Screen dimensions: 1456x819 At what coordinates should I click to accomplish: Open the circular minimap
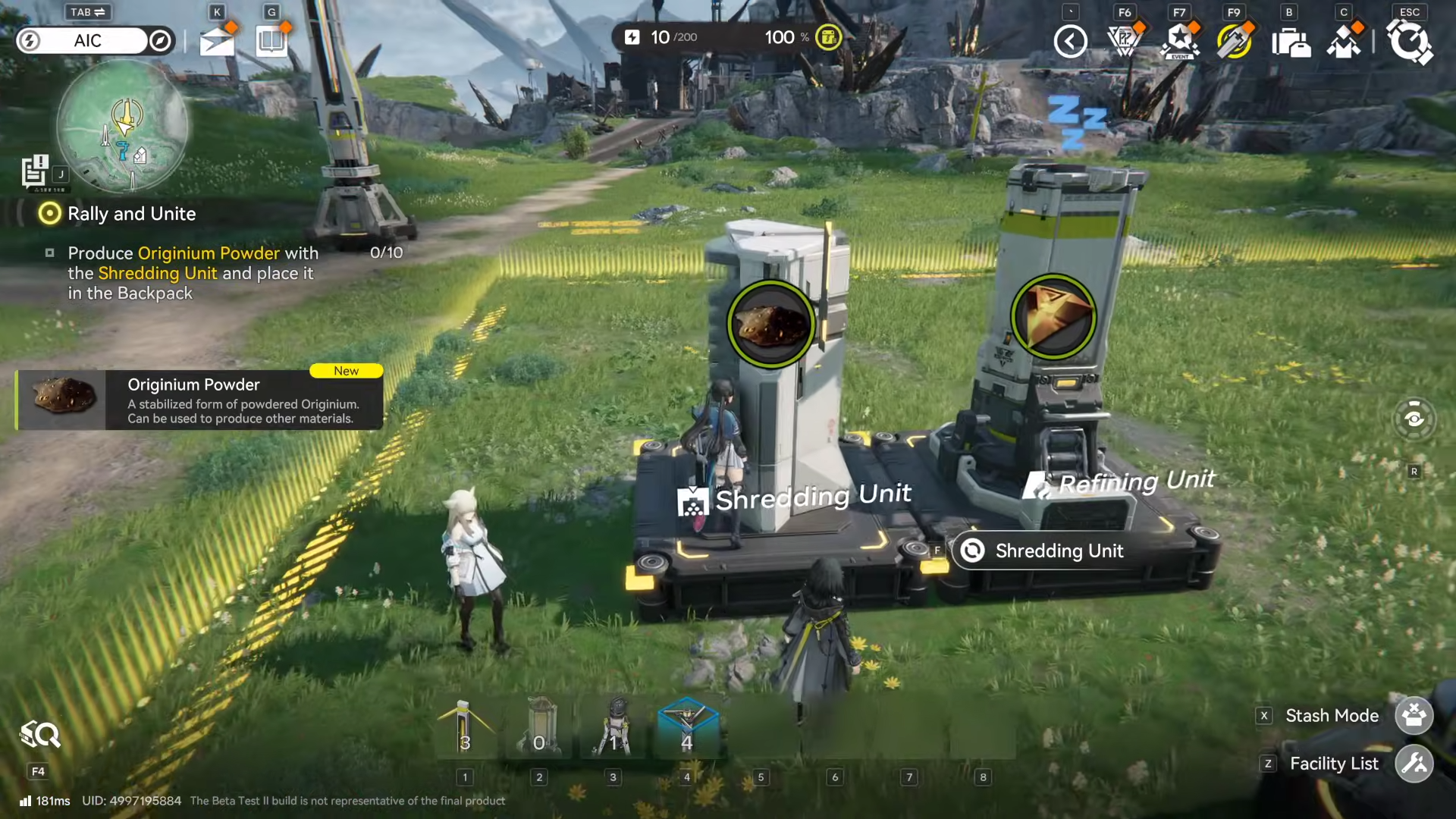point(122,126)
